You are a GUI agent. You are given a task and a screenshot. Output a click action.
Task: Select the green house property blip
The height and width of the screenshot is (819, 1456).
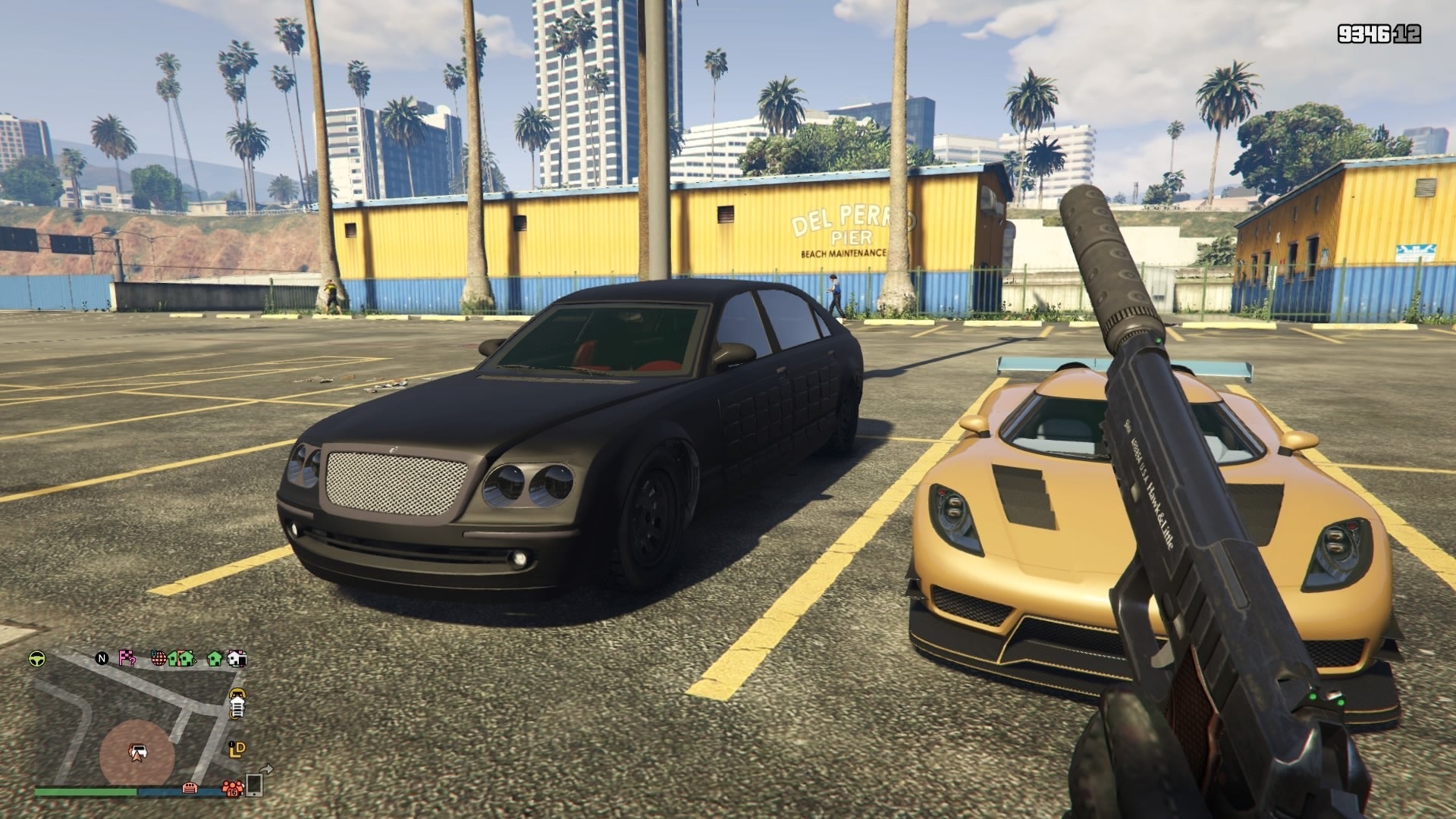(213, 660)
